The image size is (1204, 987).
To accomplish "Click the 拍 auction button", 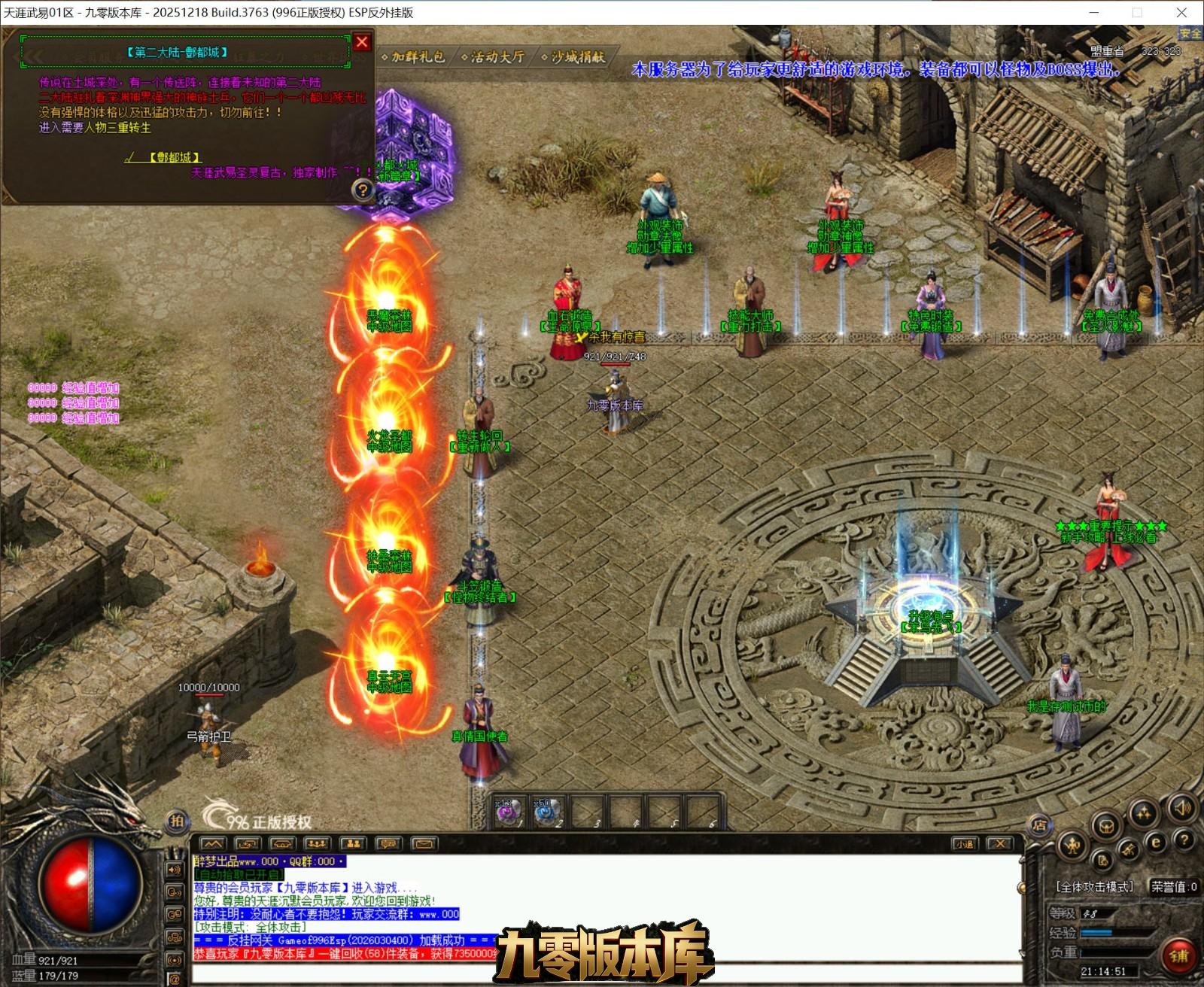I will (176, 821).
